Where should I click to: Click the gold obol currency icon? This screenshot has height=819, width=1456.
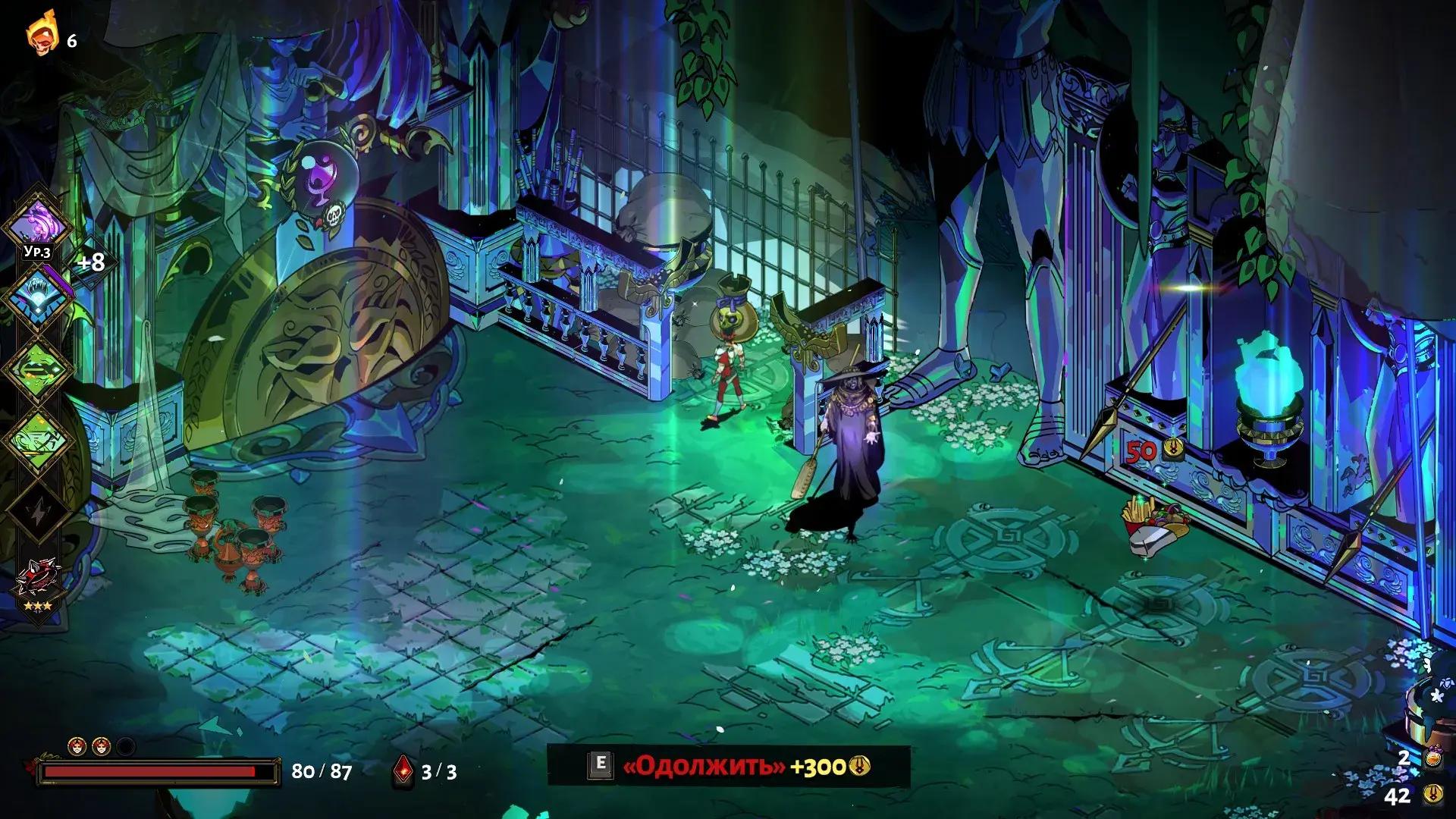1432,794
